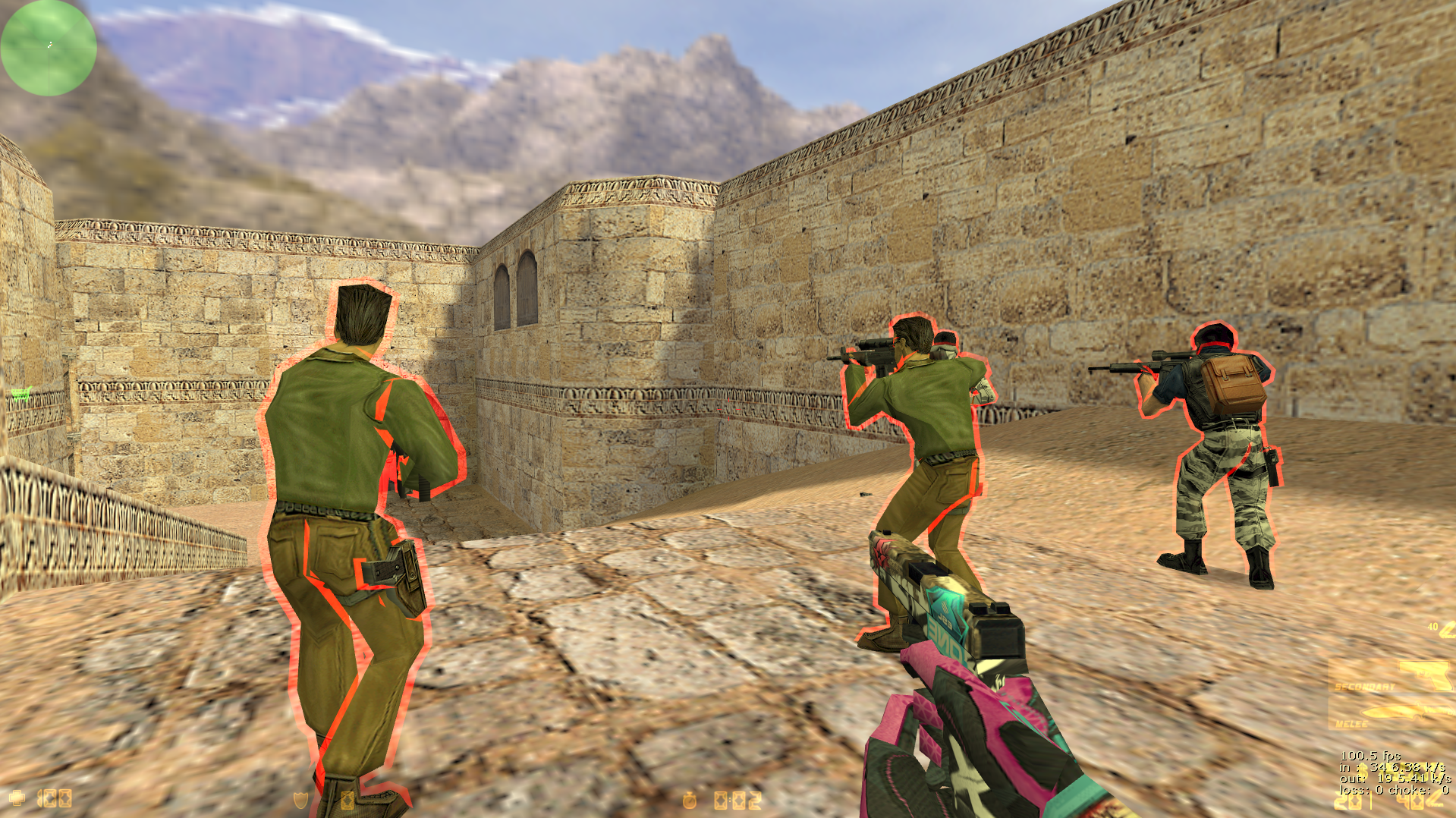Click the round timer stopwatch icon
The image size is (1456, 818).
(690, 800)
